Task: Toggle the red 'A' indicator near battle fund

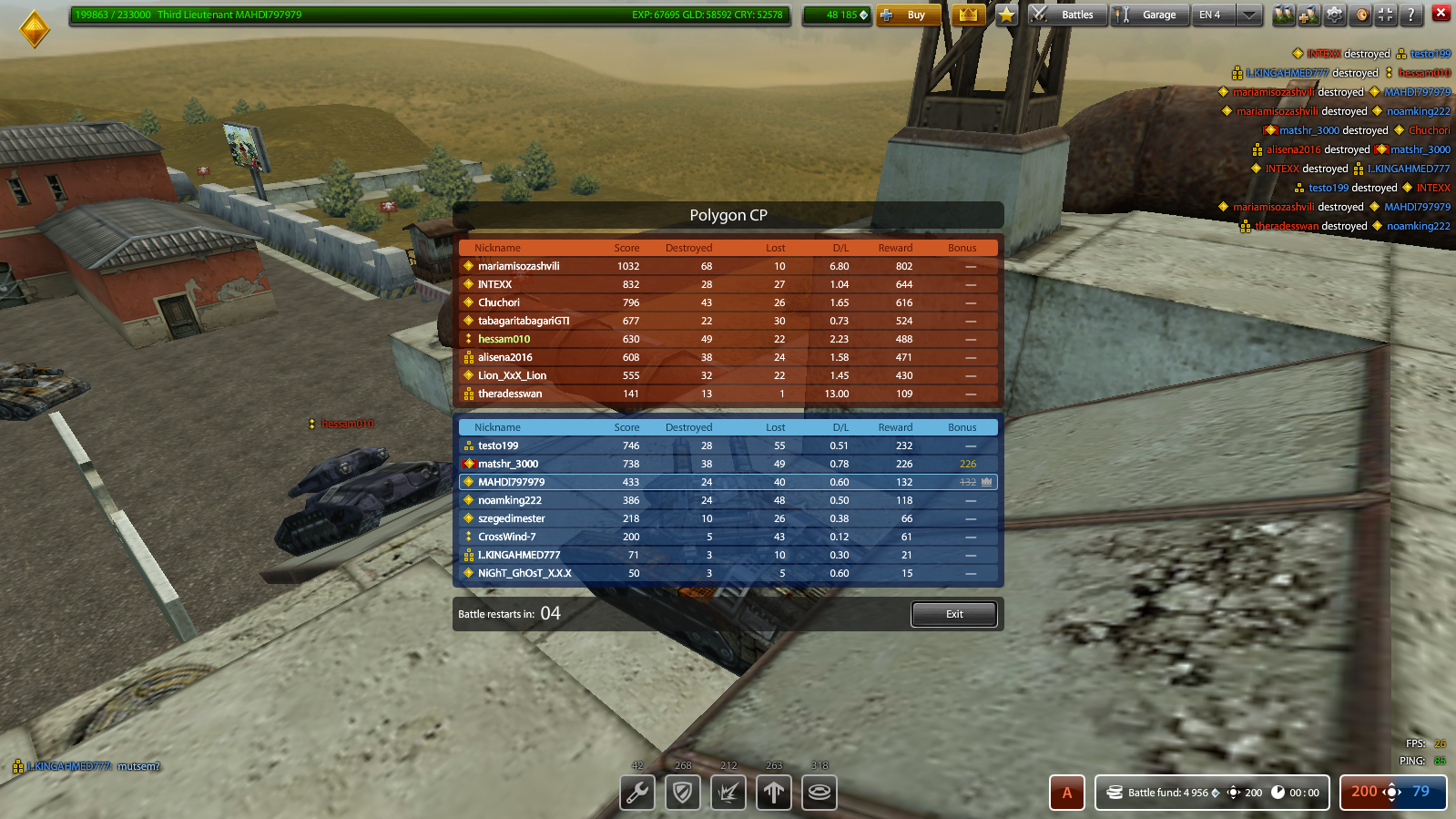Action: click(x=1066, y=792)
